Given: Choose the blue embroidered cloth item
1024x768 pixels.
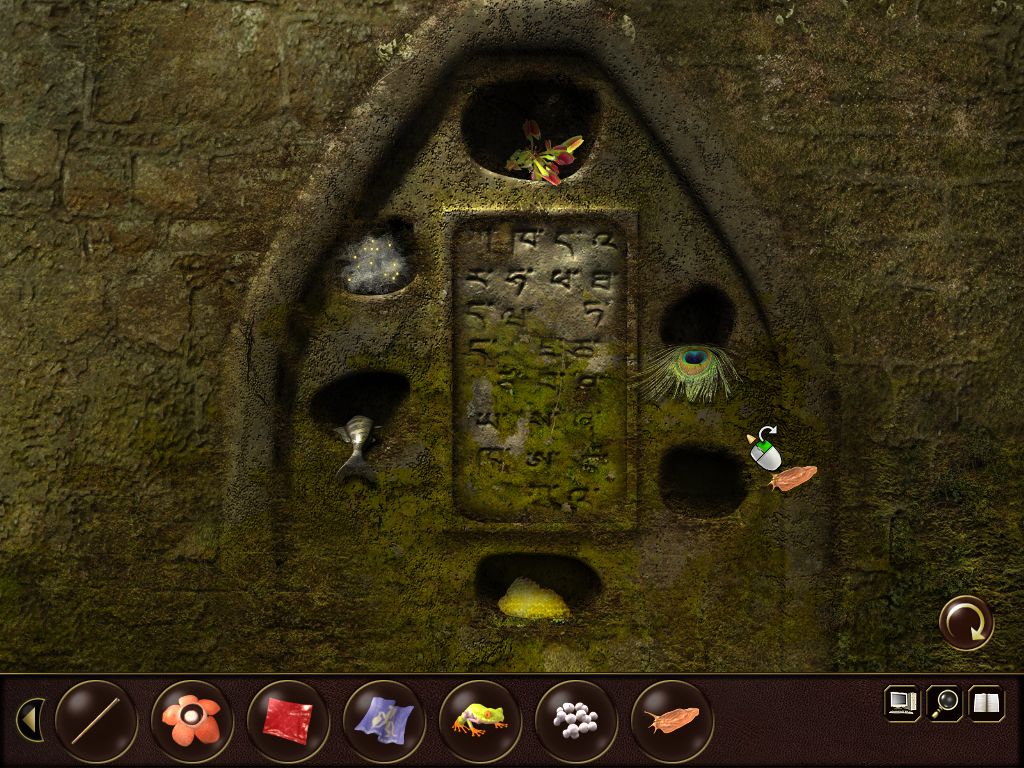Looking at the screenshot, I should click(384, 720).
